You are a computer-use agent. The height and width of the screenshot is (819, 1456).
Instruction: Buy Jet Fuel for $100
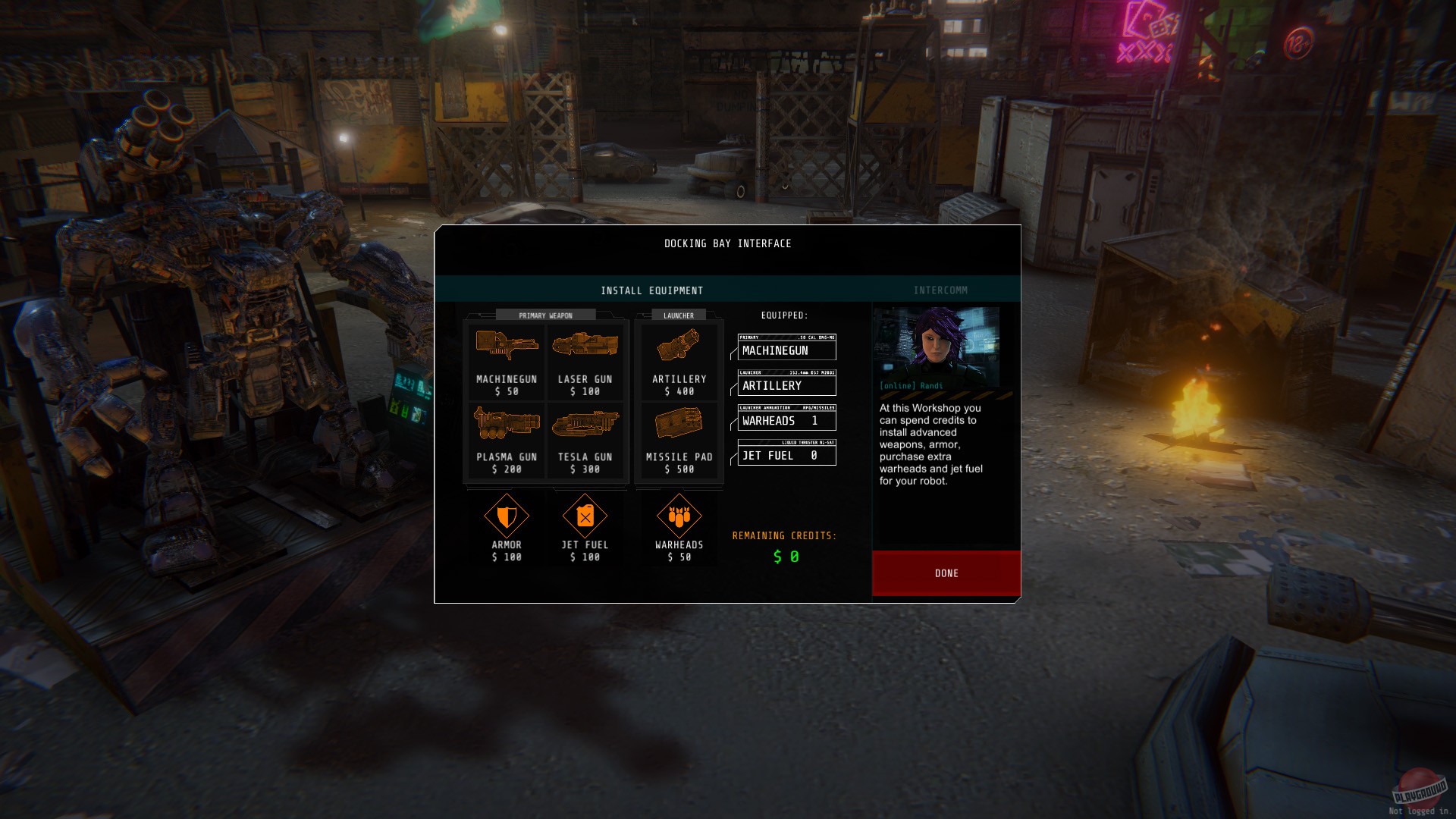click(x=585, y=527)
